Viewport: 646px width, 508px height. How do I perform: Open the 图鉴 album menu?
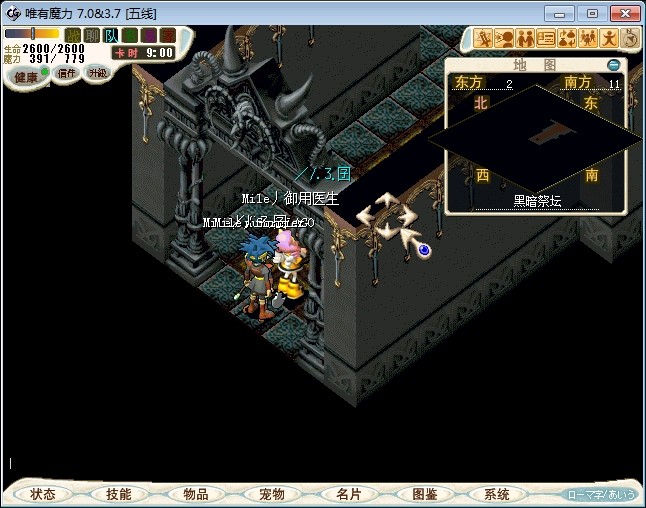pyautogui.click(x=424, y=494)
